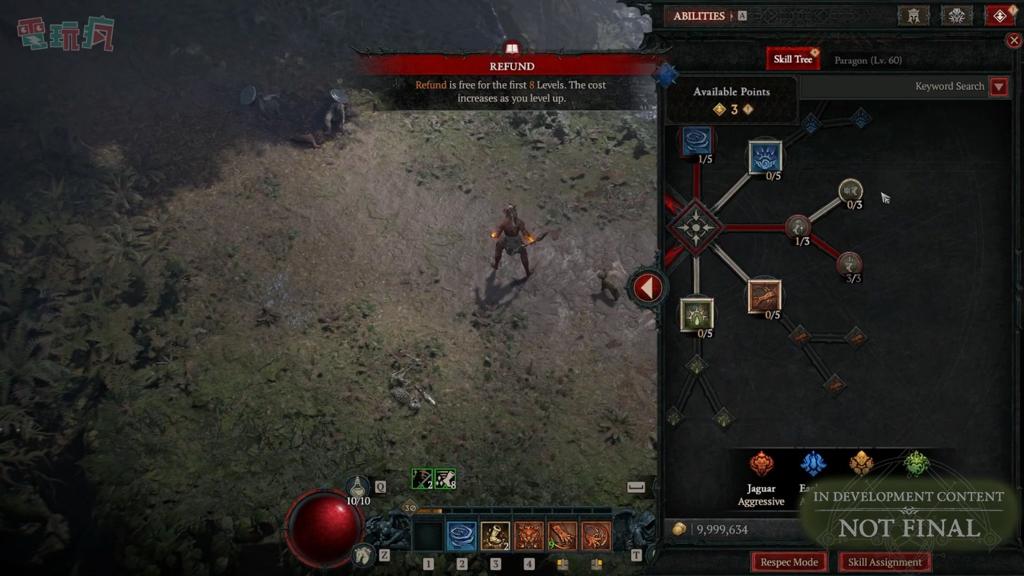The image size is (1024, 576).
Task: Pick the orange skill node at 0/5
Action: coord(765,296)
